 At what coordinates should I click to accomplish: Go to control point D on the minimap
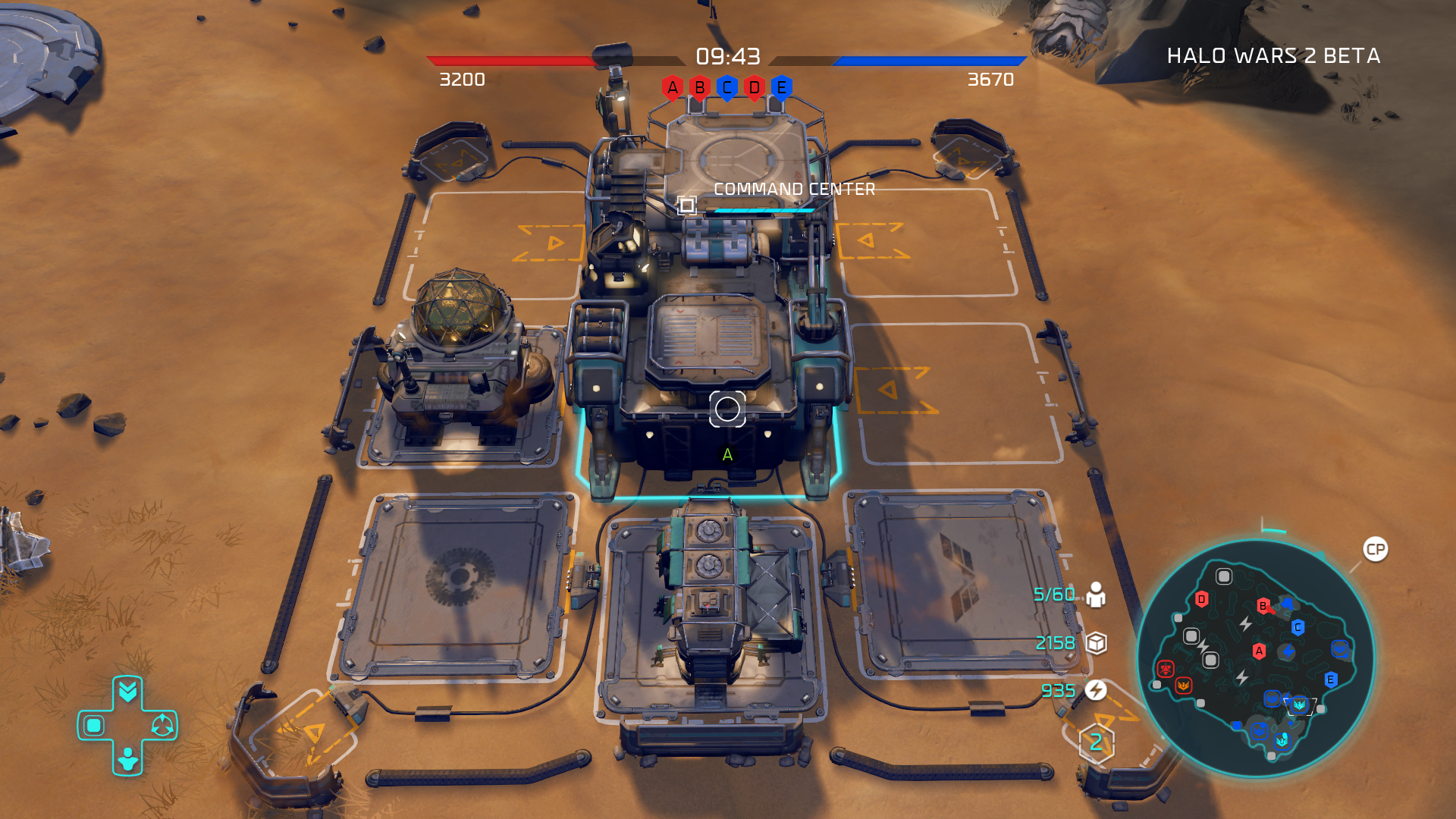(x=1201, y=600)
